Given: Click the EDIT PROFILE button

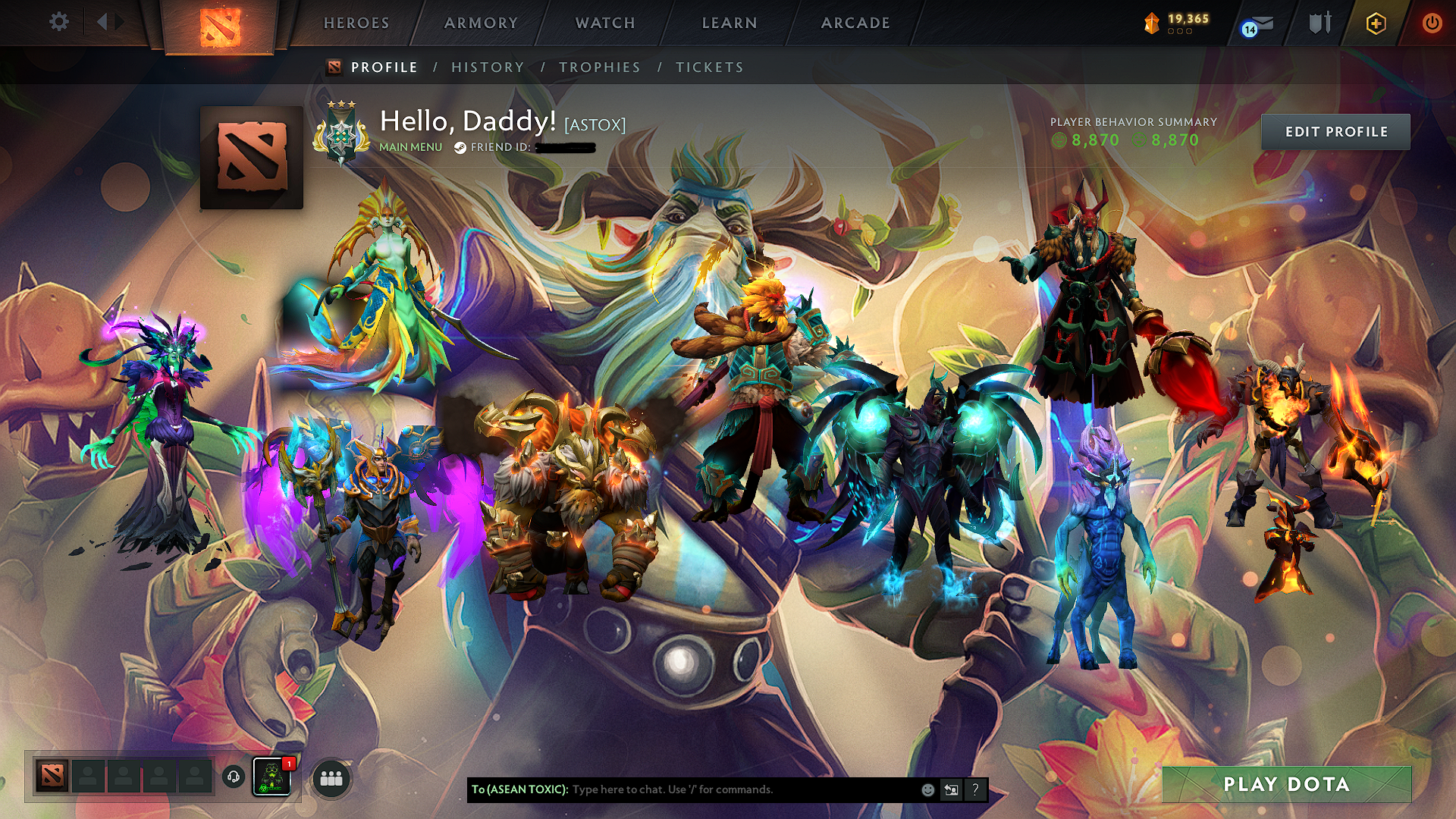Looking at the screenshot, I should pyautogui.click(x=1336, y=131).
